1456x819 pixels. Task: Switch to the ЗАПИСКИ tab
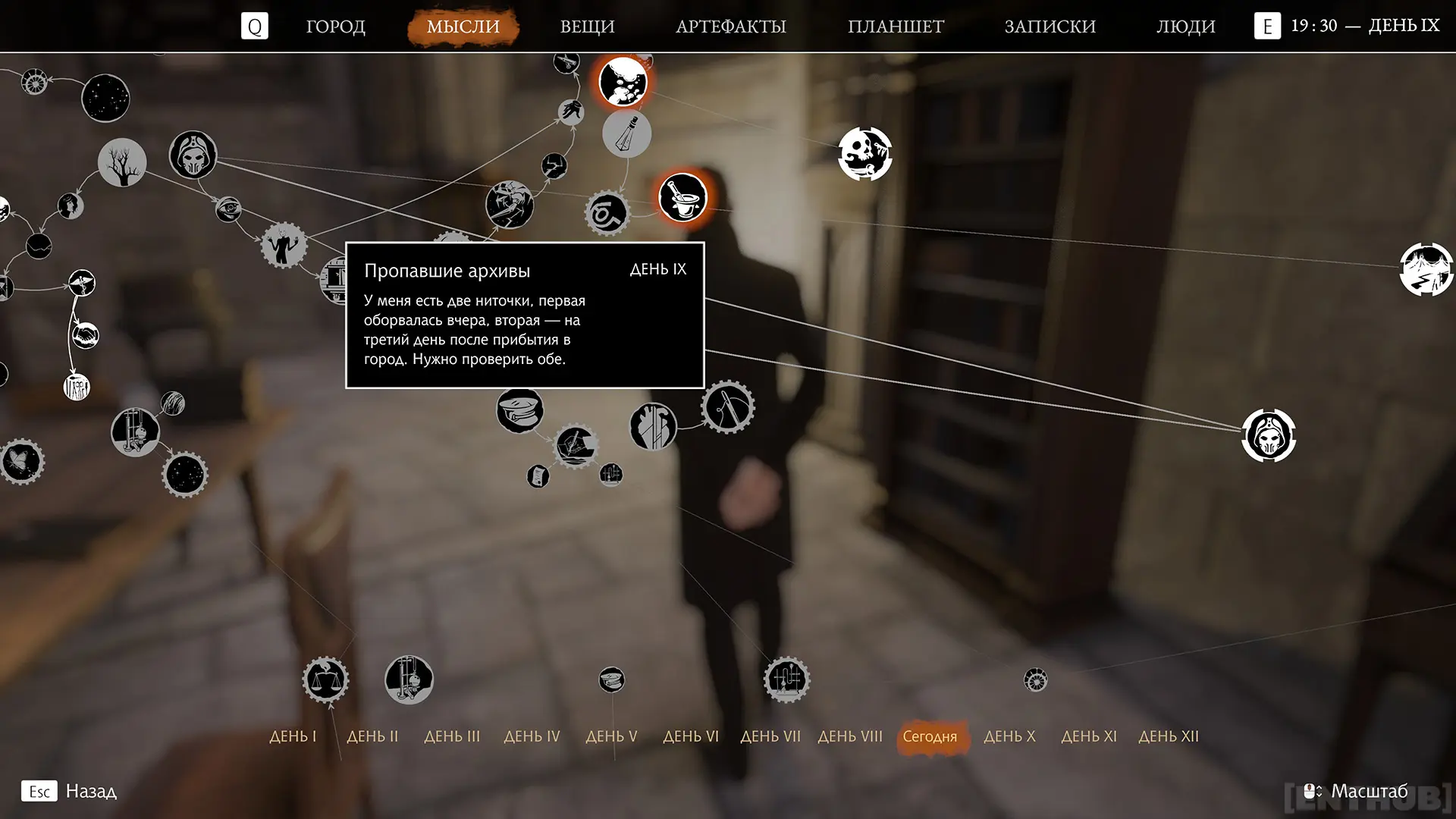click(1050, 27)
